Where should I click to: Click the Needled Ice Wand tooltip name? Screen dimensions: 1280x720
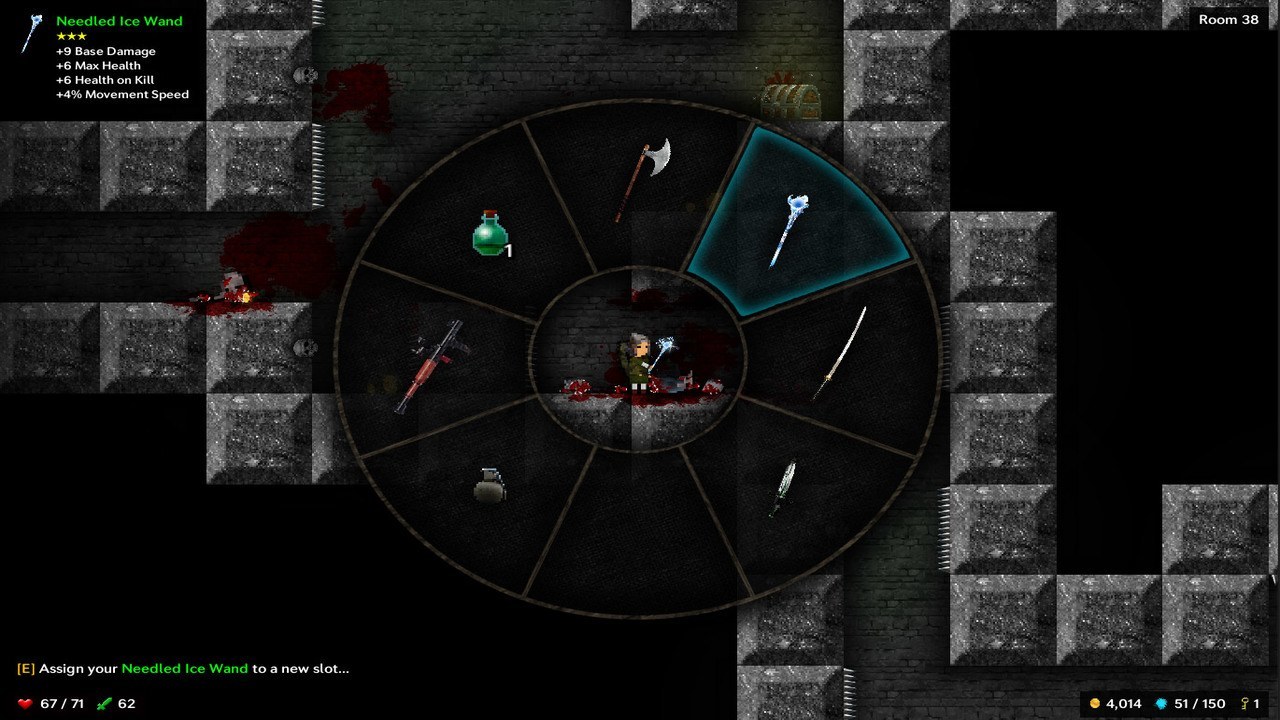(118, 21)
